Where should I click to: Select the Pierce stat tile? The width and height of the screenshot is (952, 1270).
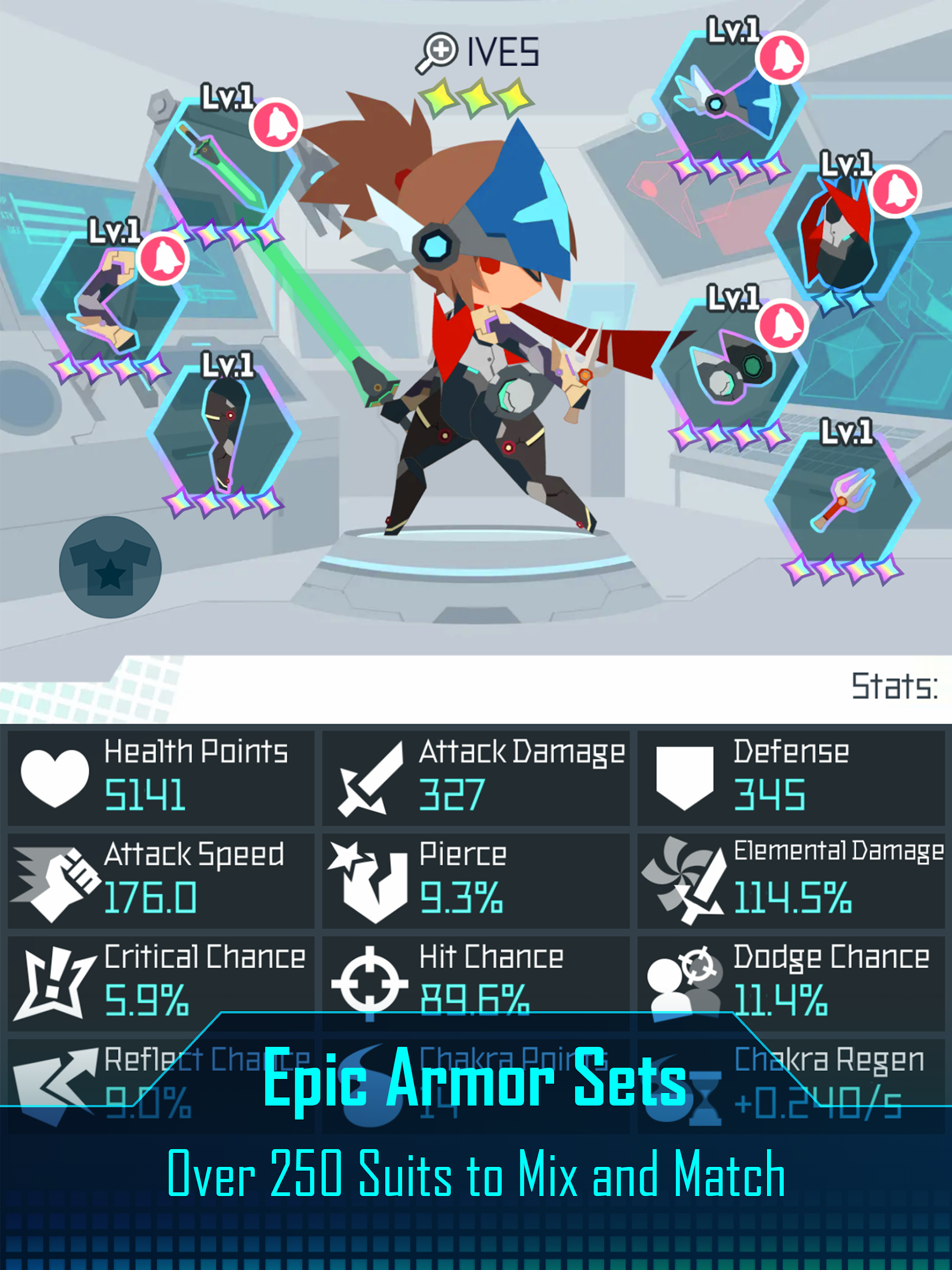pos(475,880)
